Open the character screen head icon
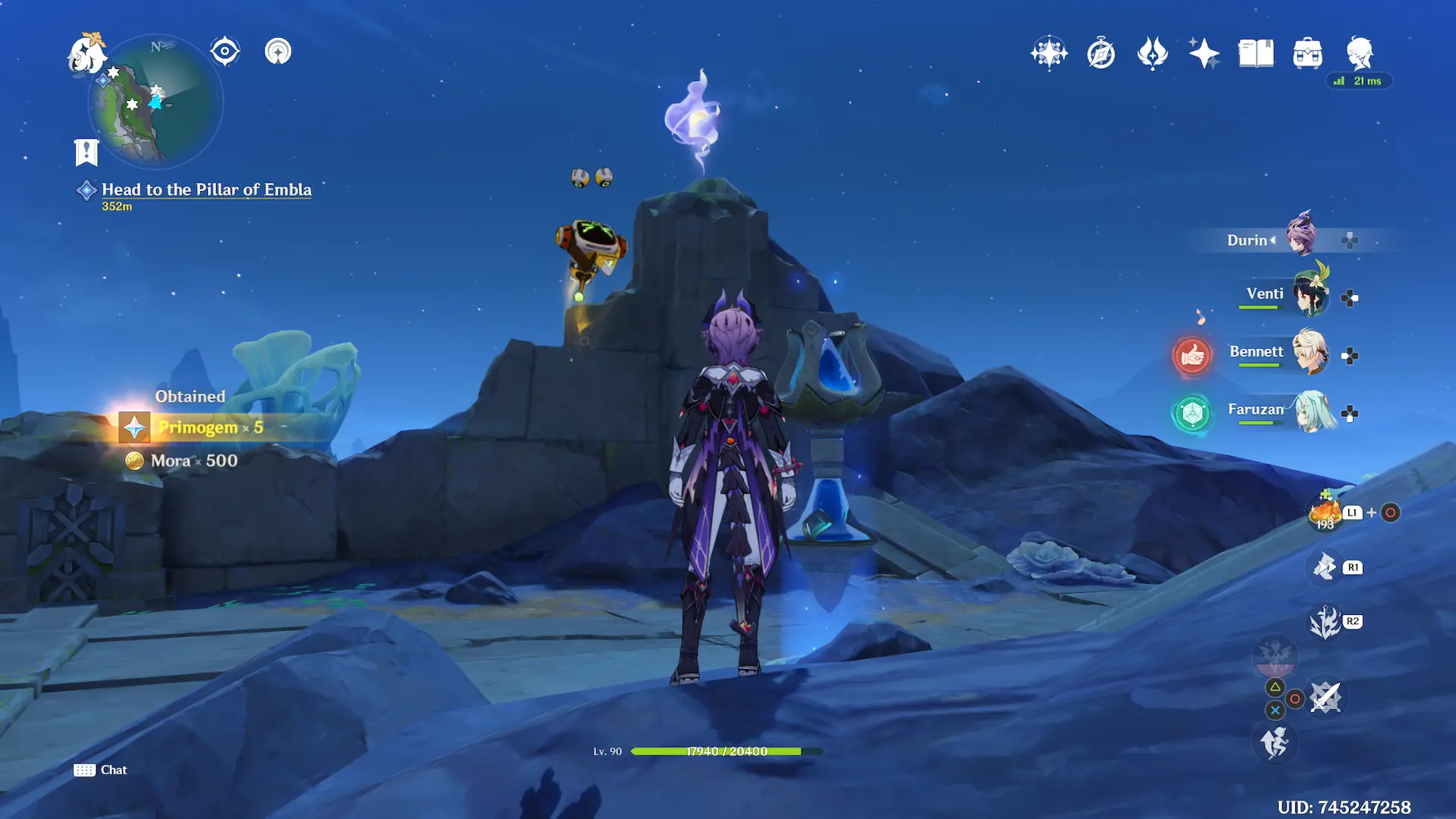 tap(1360, 53)
